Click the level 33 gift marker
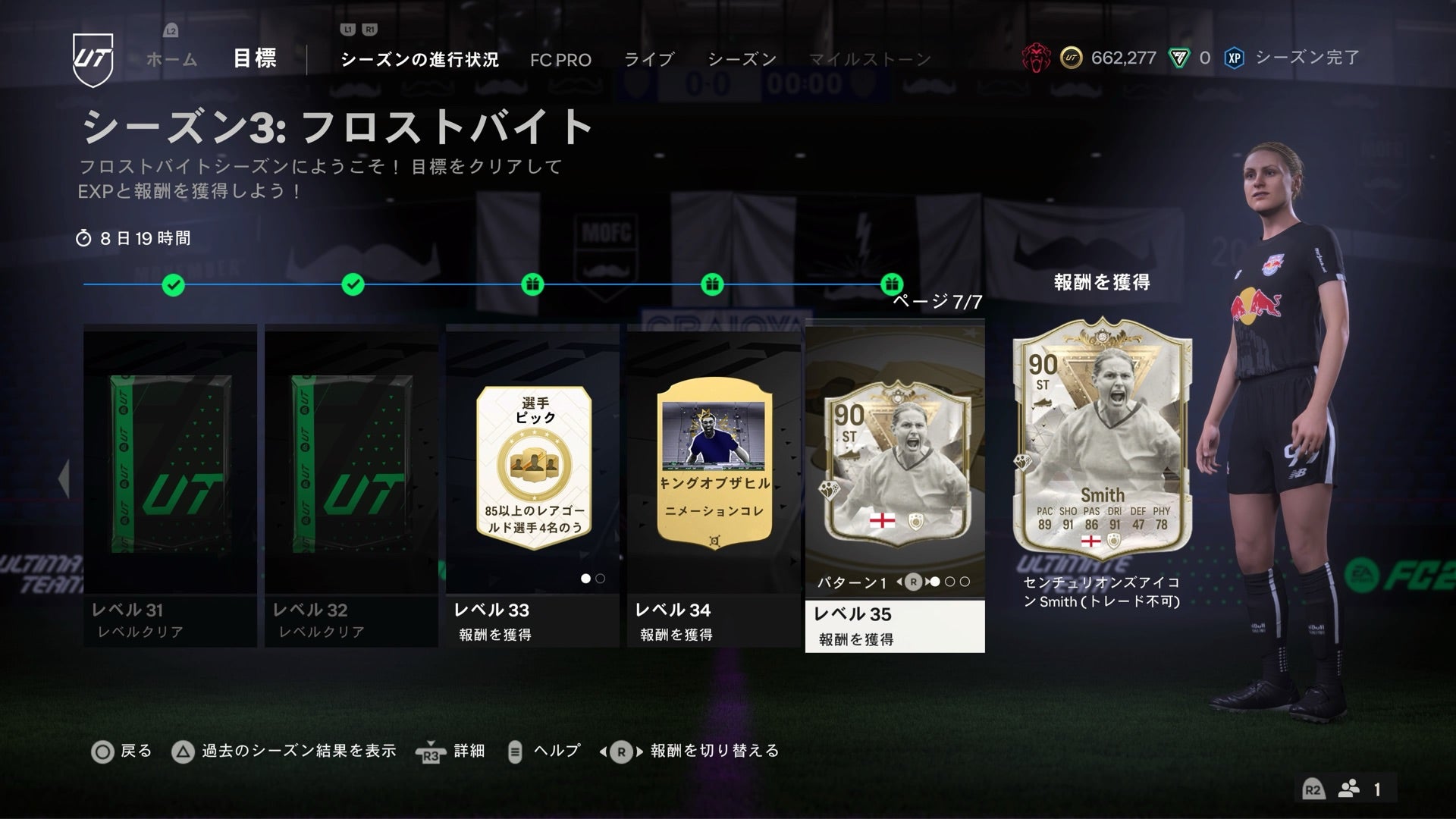 (x=532, y=285)
